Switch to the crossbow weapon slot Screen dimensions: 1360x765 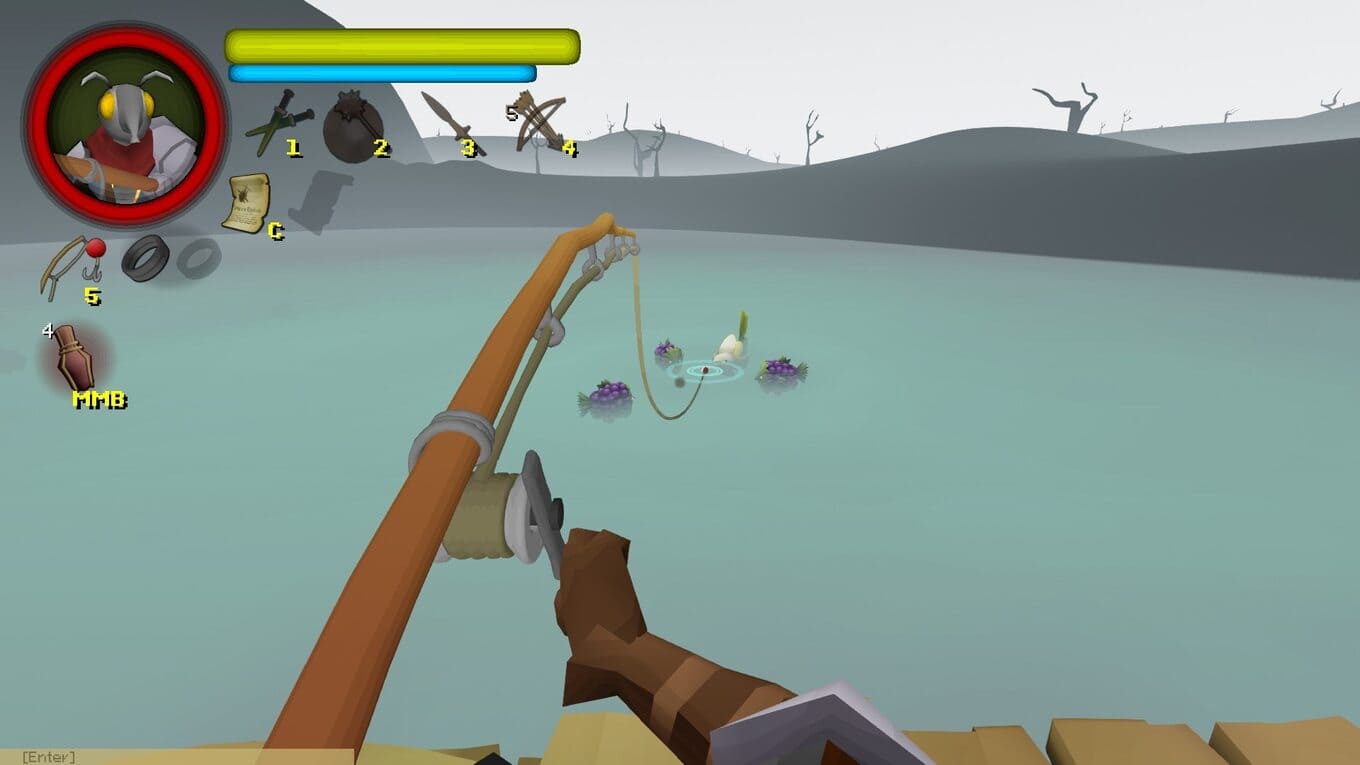click(x=540, y=123)
